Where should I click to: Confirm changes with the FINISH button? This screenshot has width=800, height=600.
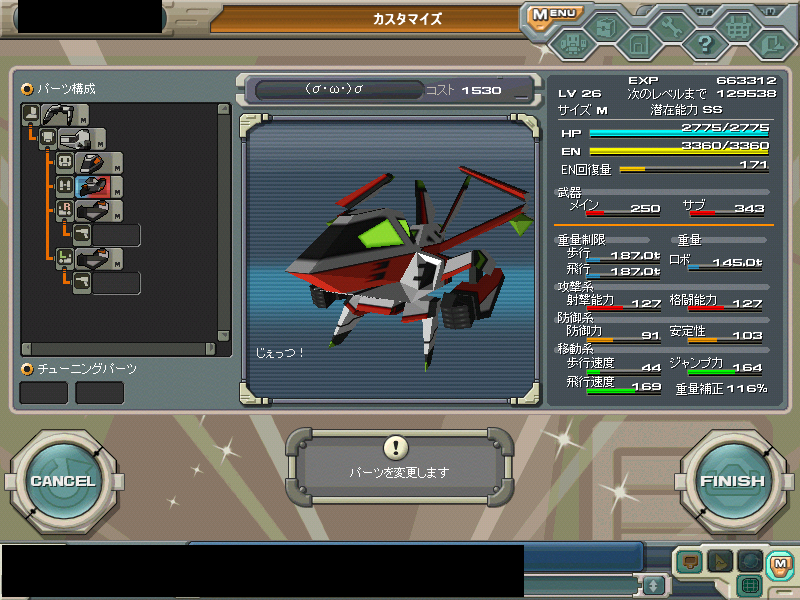(x=731, y=481)
